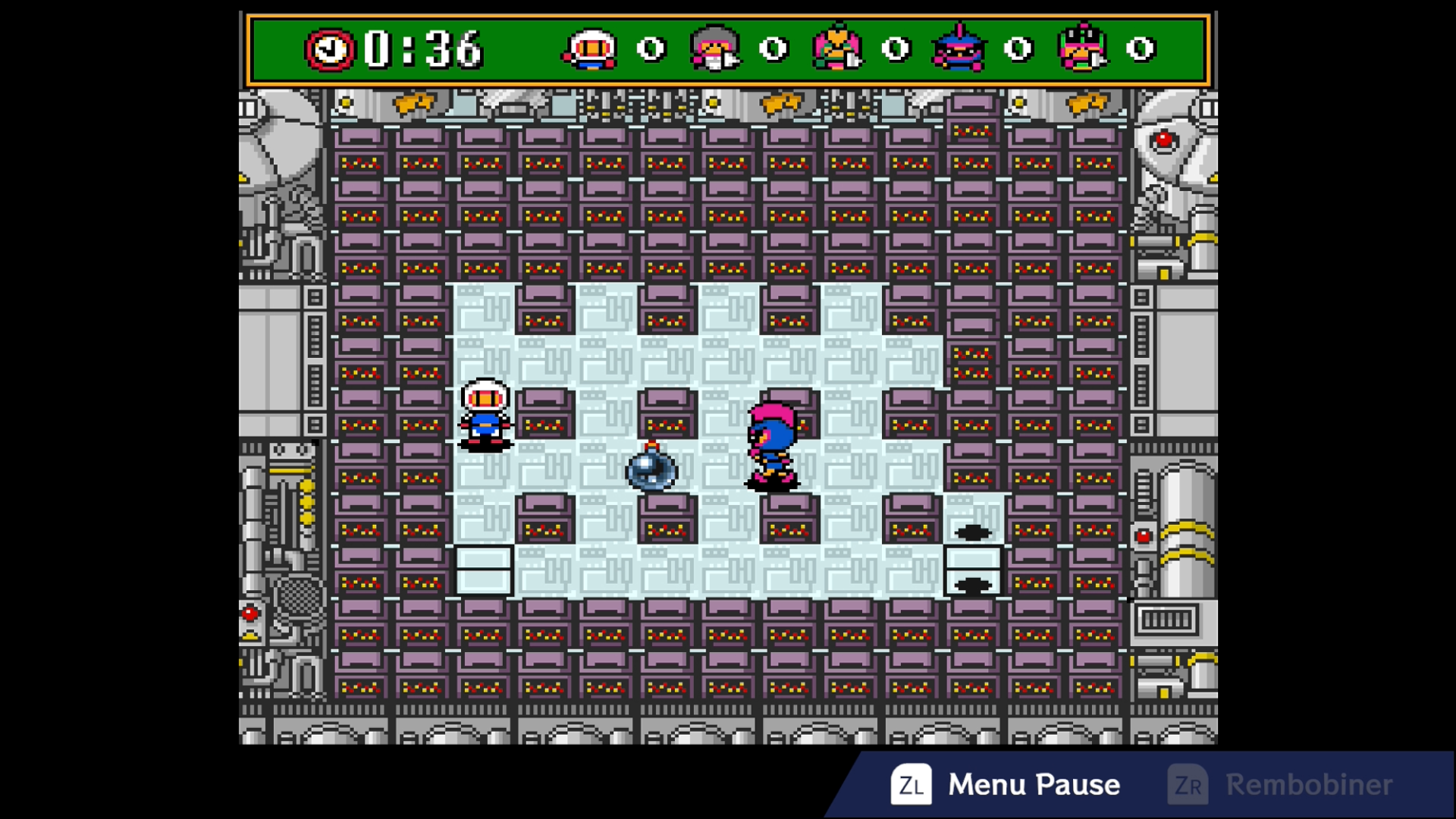The image size is (1456, 819).
Task: Select the blue spiked-hat bomber portrait
Action: click(959, 49)
